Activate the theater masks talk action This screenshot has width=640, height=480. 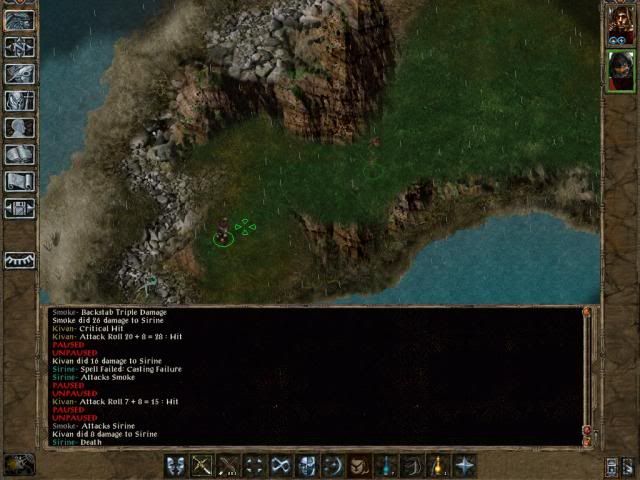click(176, 466)
